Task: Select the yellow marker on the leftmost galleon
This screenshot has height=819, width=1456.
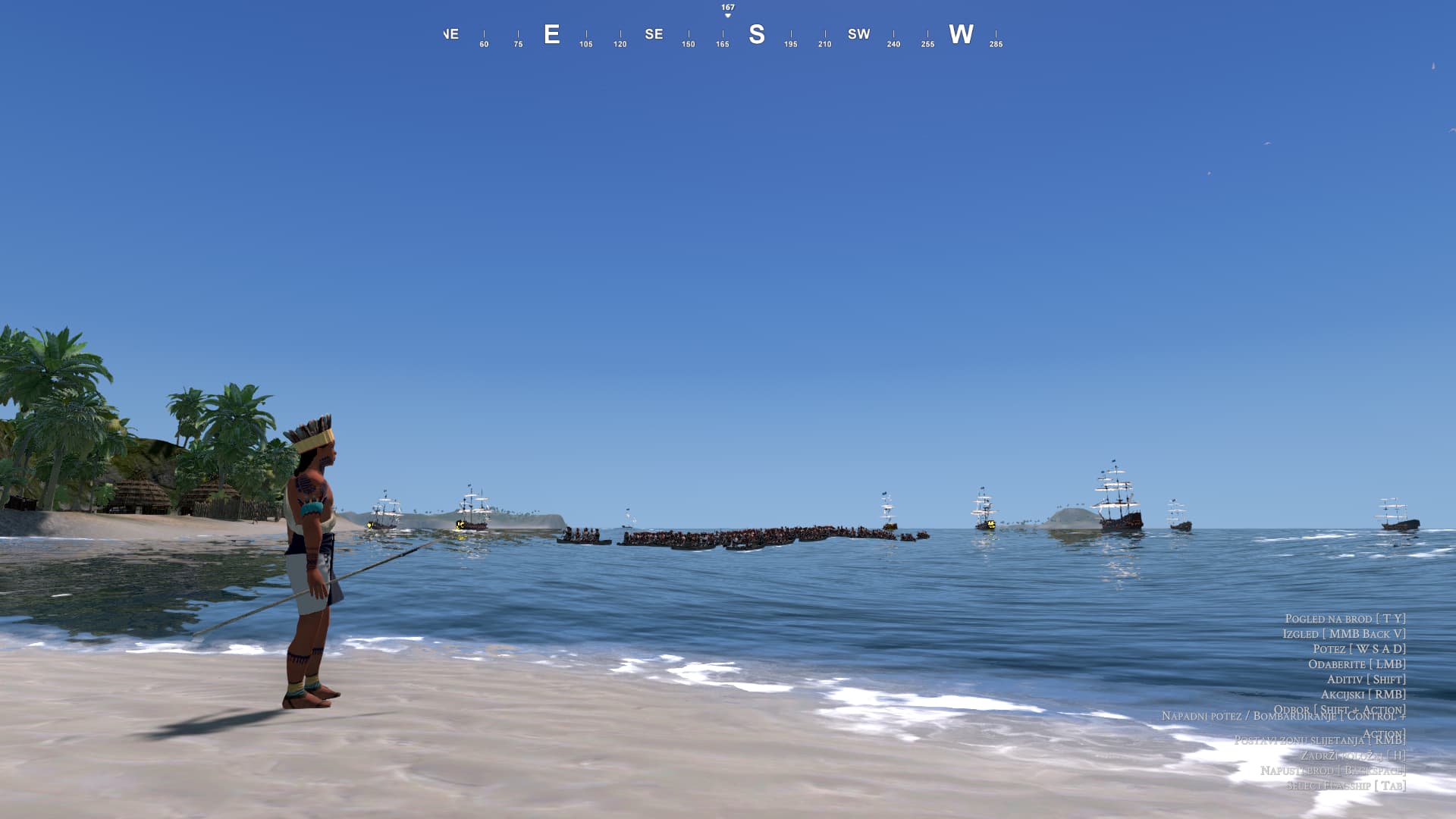Action: [x=369, y=523]
